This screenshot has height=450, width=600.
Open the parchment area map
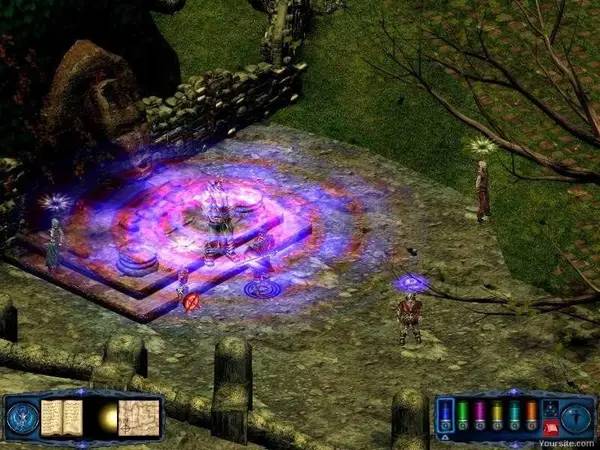[139, 417]
